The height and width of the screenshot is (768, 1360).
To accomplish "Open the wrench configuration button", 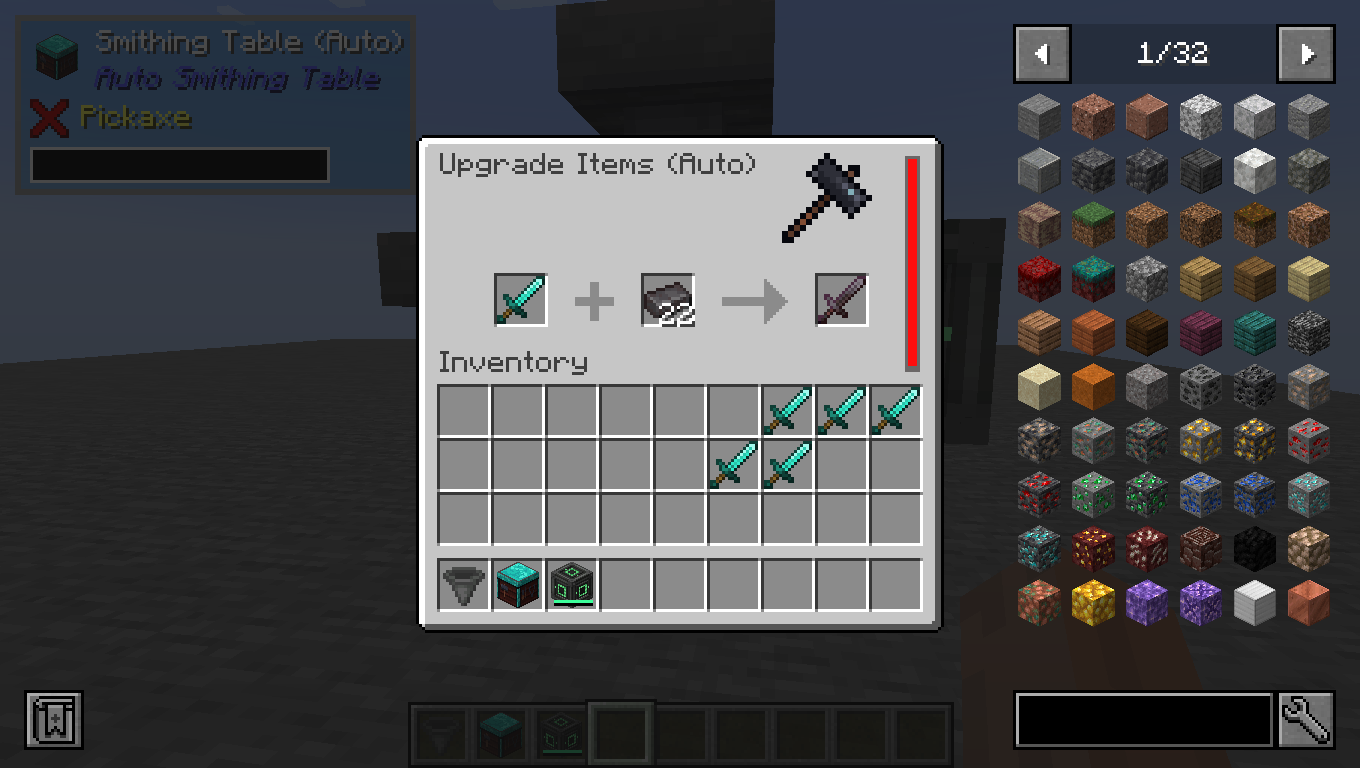I will tap(1306, 719).
